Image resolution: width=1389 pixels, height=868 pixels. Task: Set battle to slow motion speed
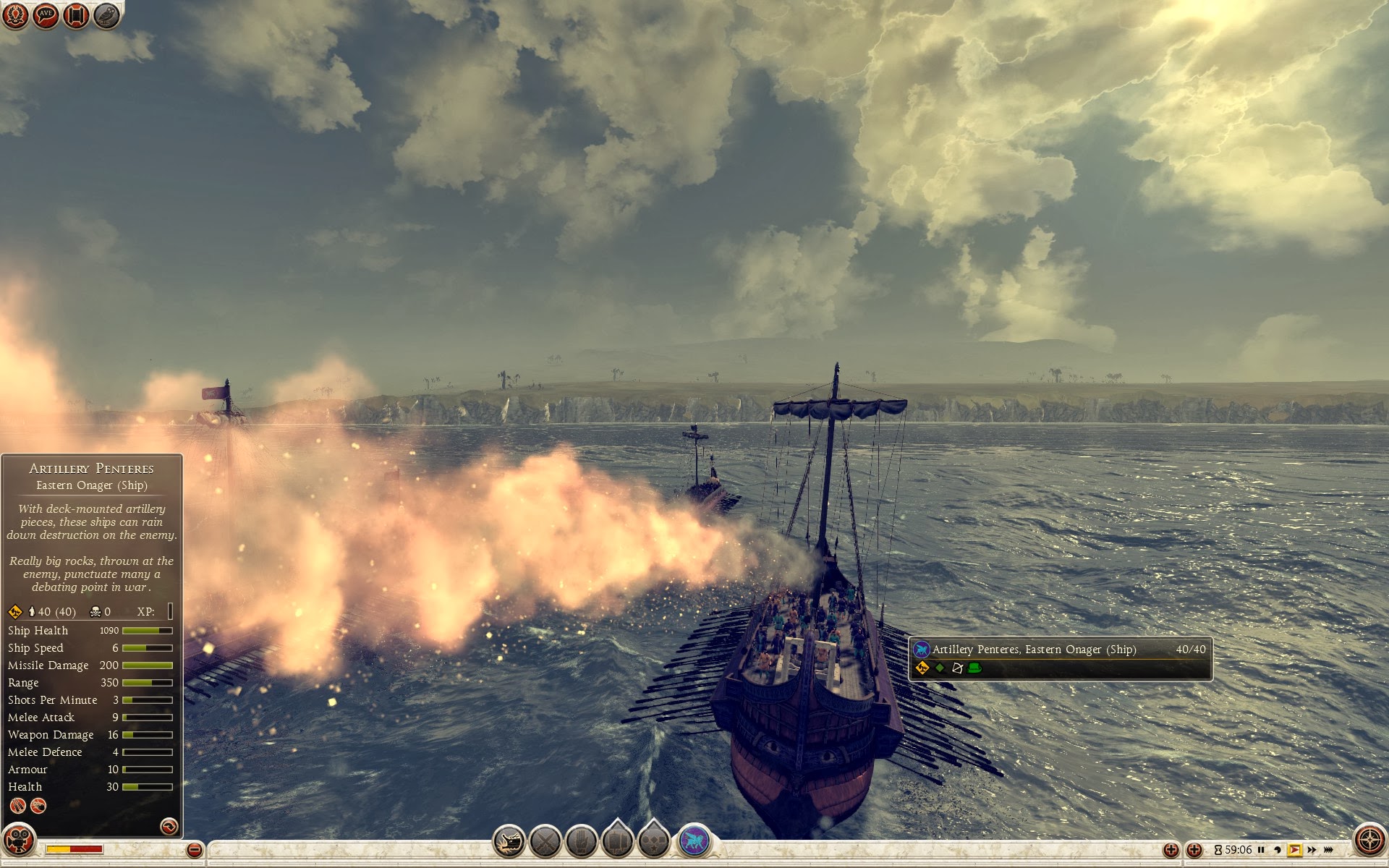1278,850
